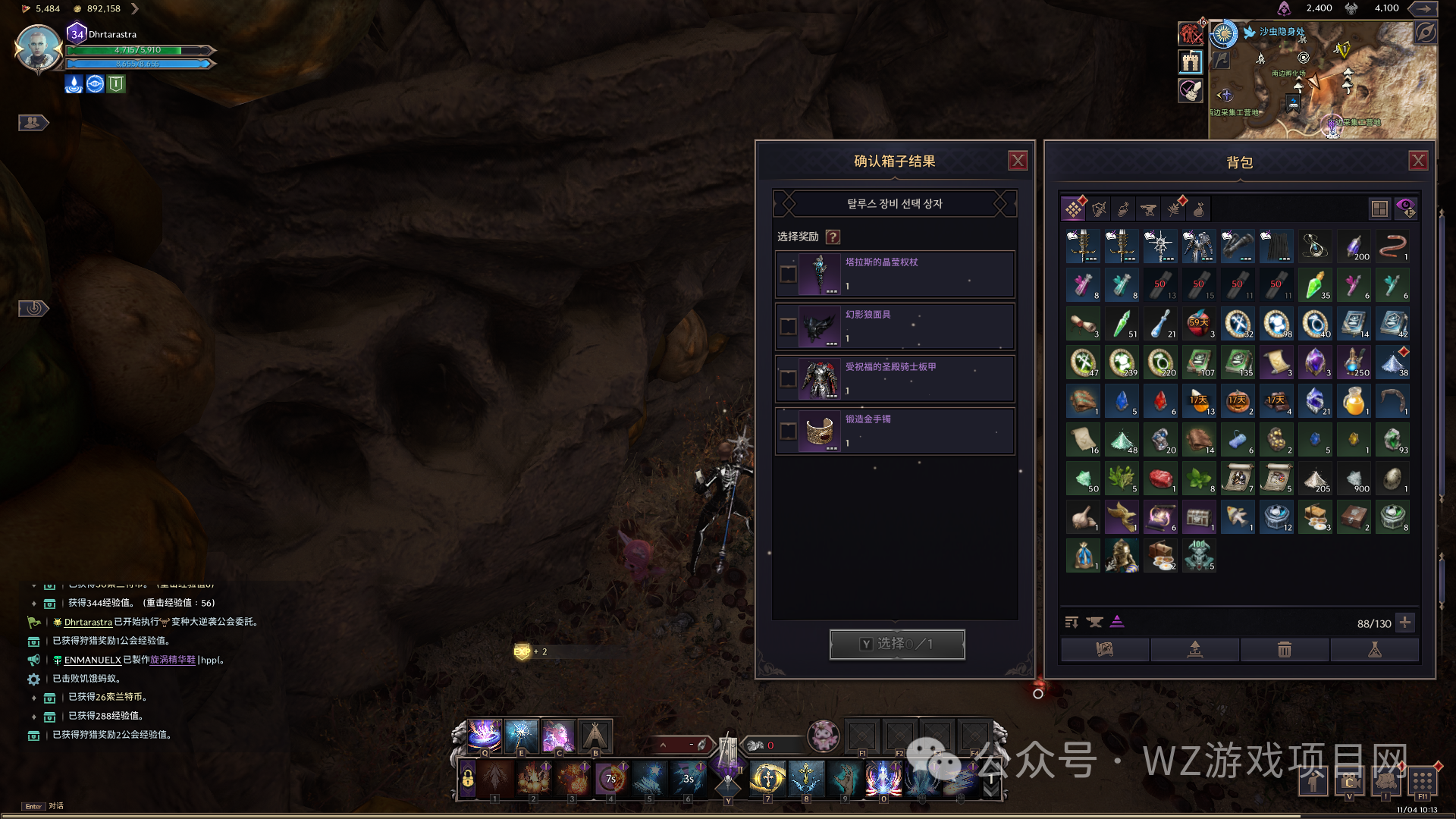Select the red meat item in backpack

coord(1160,479)
